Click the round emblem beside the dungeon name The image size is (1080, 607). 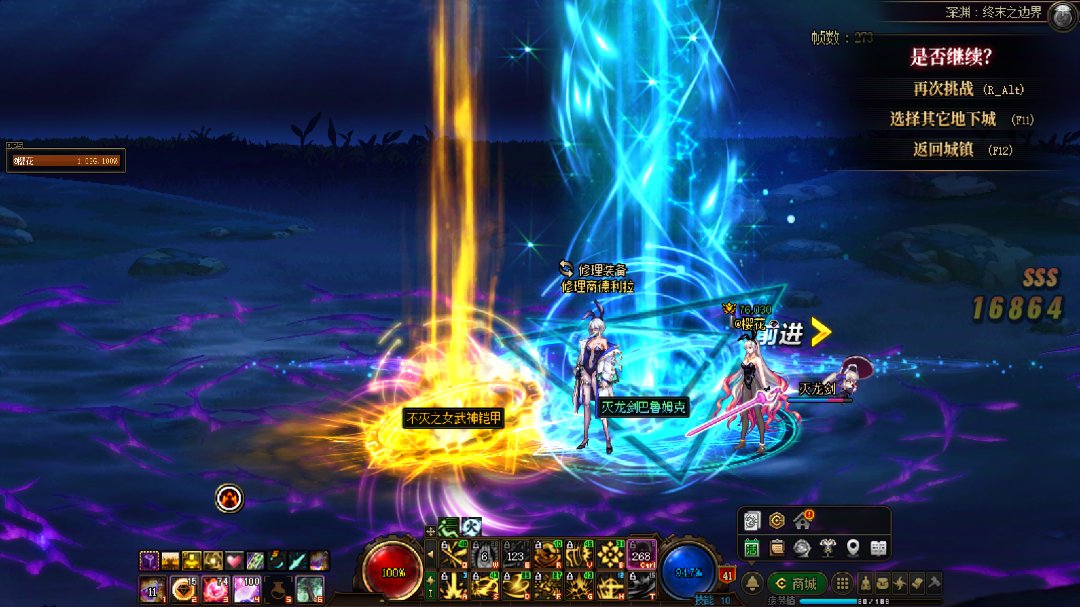pyautogui.click(x=1062, y=14)
